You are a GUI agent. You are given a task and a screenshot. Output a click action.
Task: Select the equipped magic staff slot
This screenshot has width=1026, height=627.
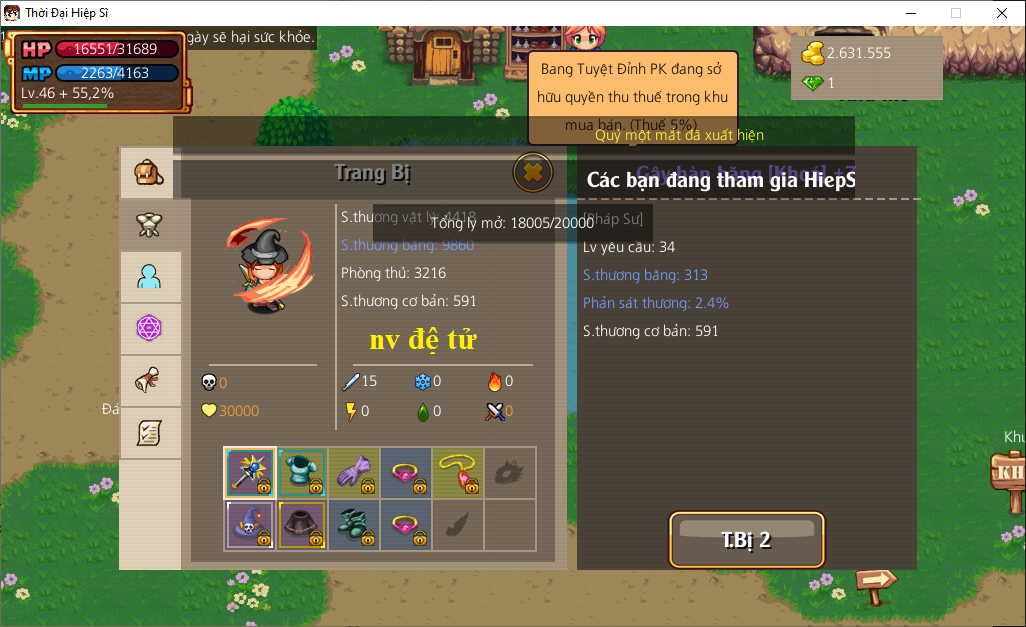[x=250, y=473]
